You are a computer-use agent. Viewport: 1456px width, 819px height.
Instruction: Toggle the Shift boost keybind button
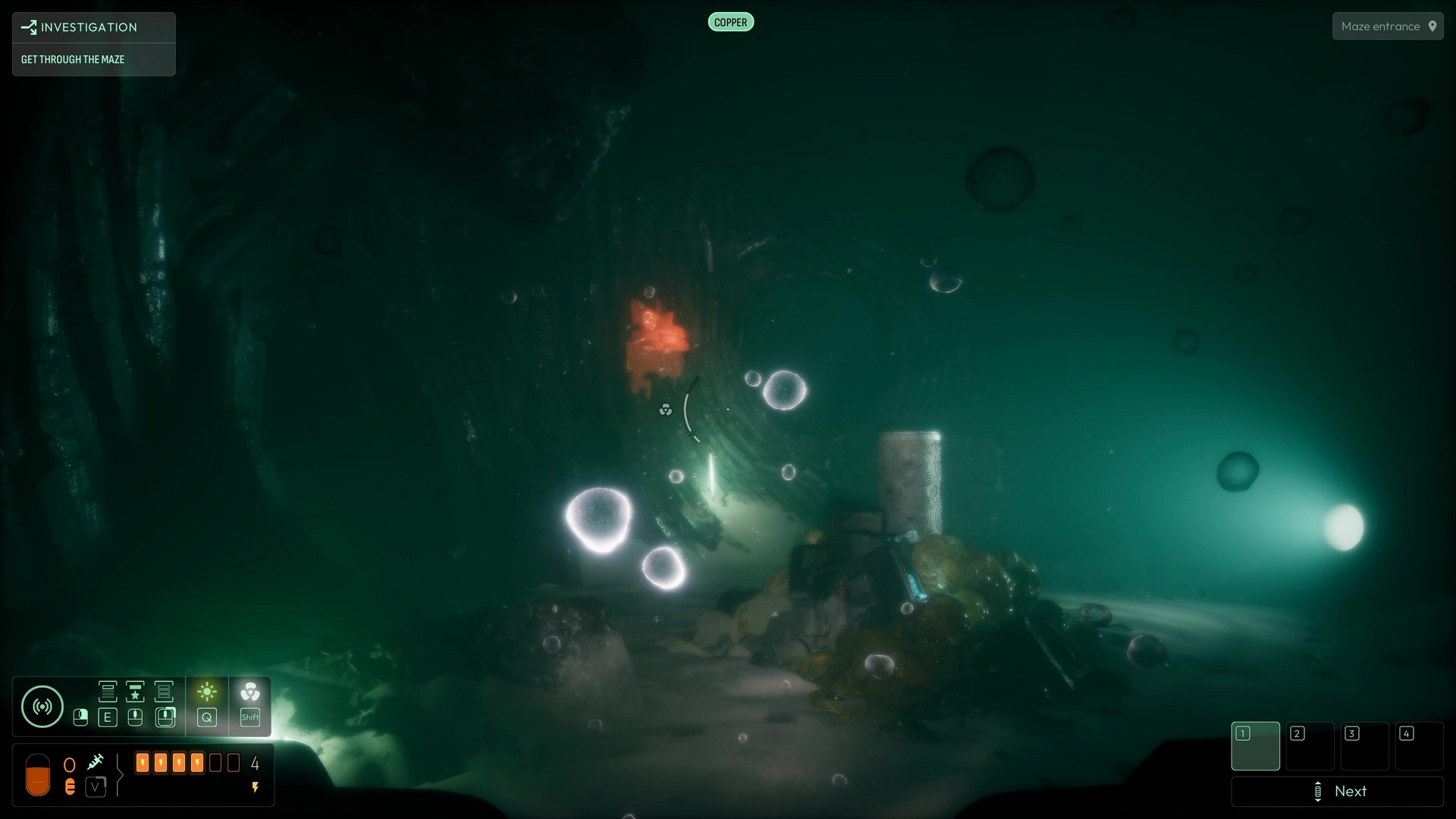[x=250, y=717]
